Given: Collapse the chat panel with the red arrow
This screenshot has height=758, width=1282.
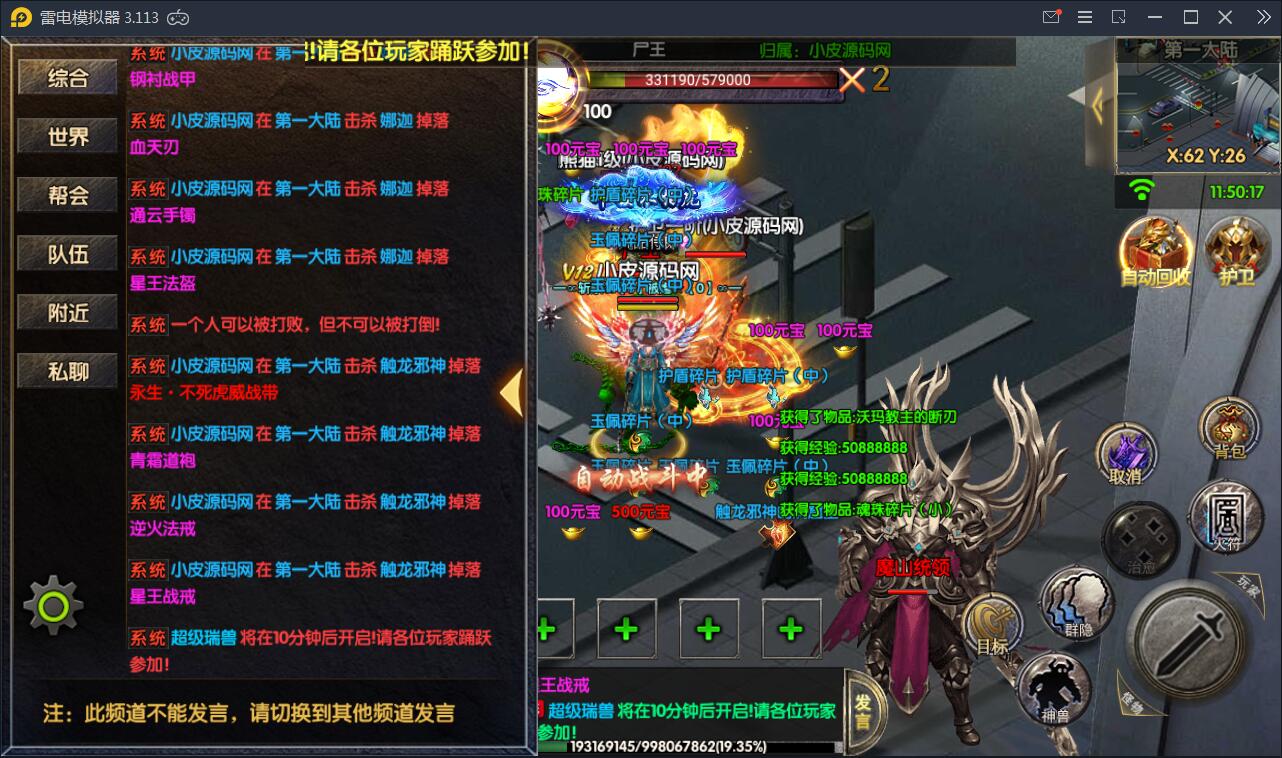Looking at the screenshot, I should point(512,394).
